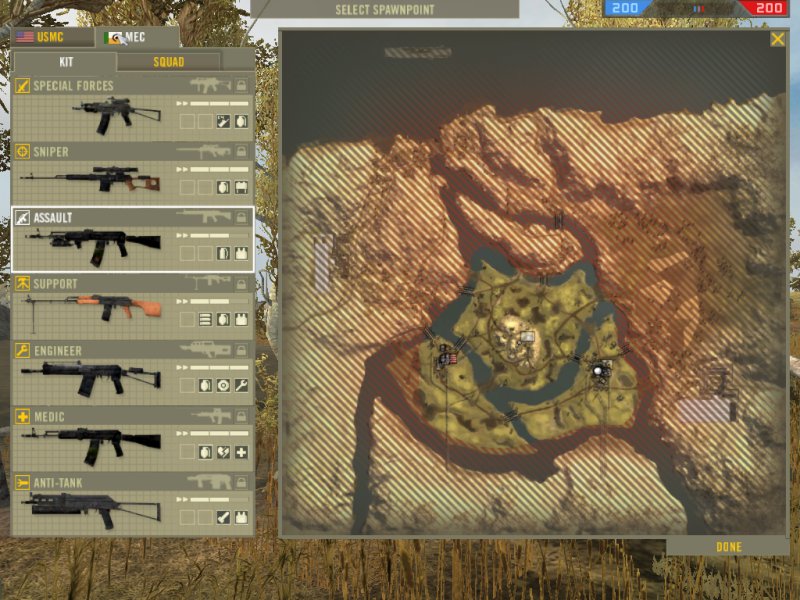Switch to the SQUAD tab
The image size is (800, 600).
pyautogui.click(x=168, y=62)
